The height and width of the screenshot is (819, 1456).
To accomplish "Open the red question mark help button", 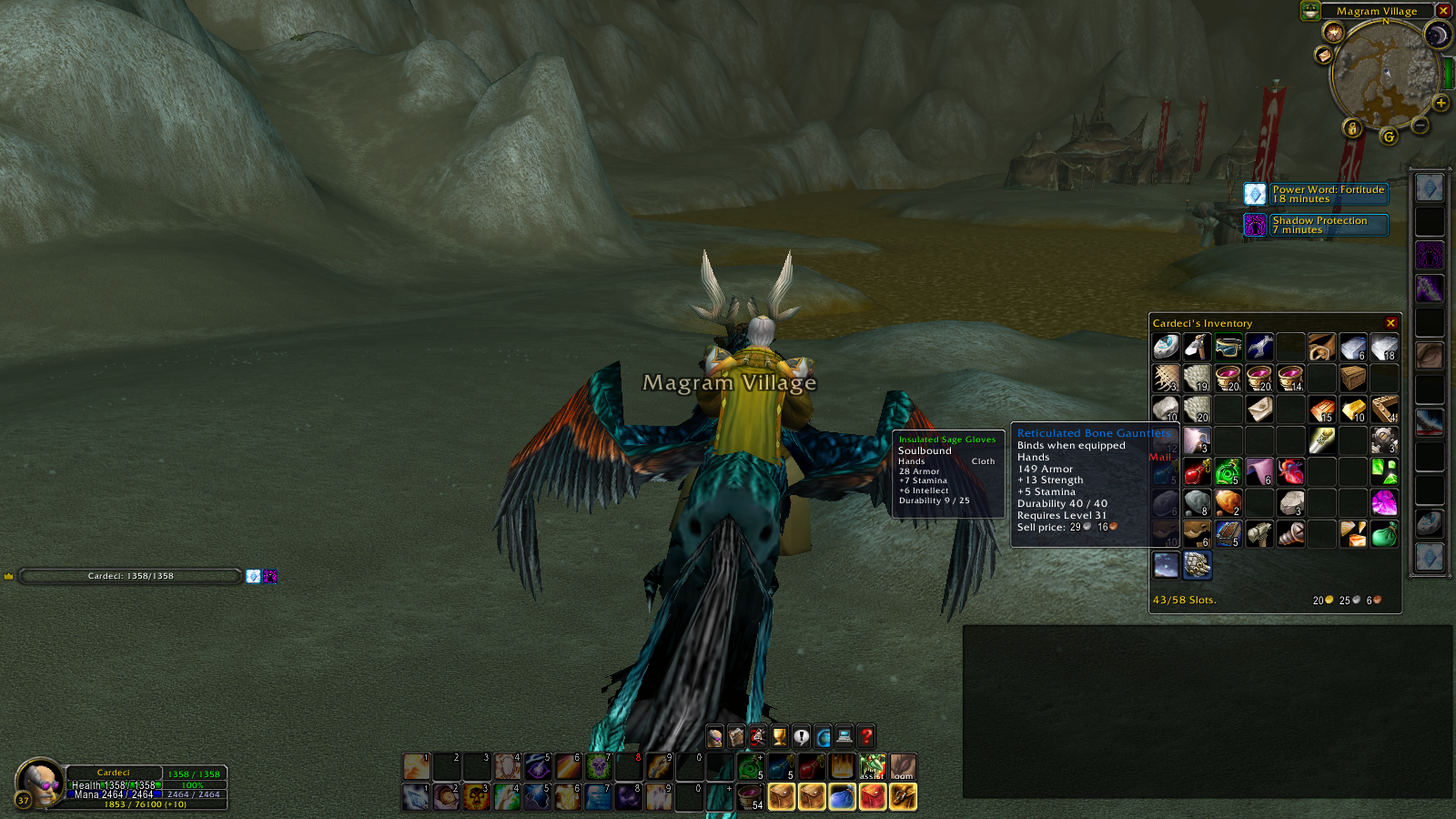I will 867,736.
